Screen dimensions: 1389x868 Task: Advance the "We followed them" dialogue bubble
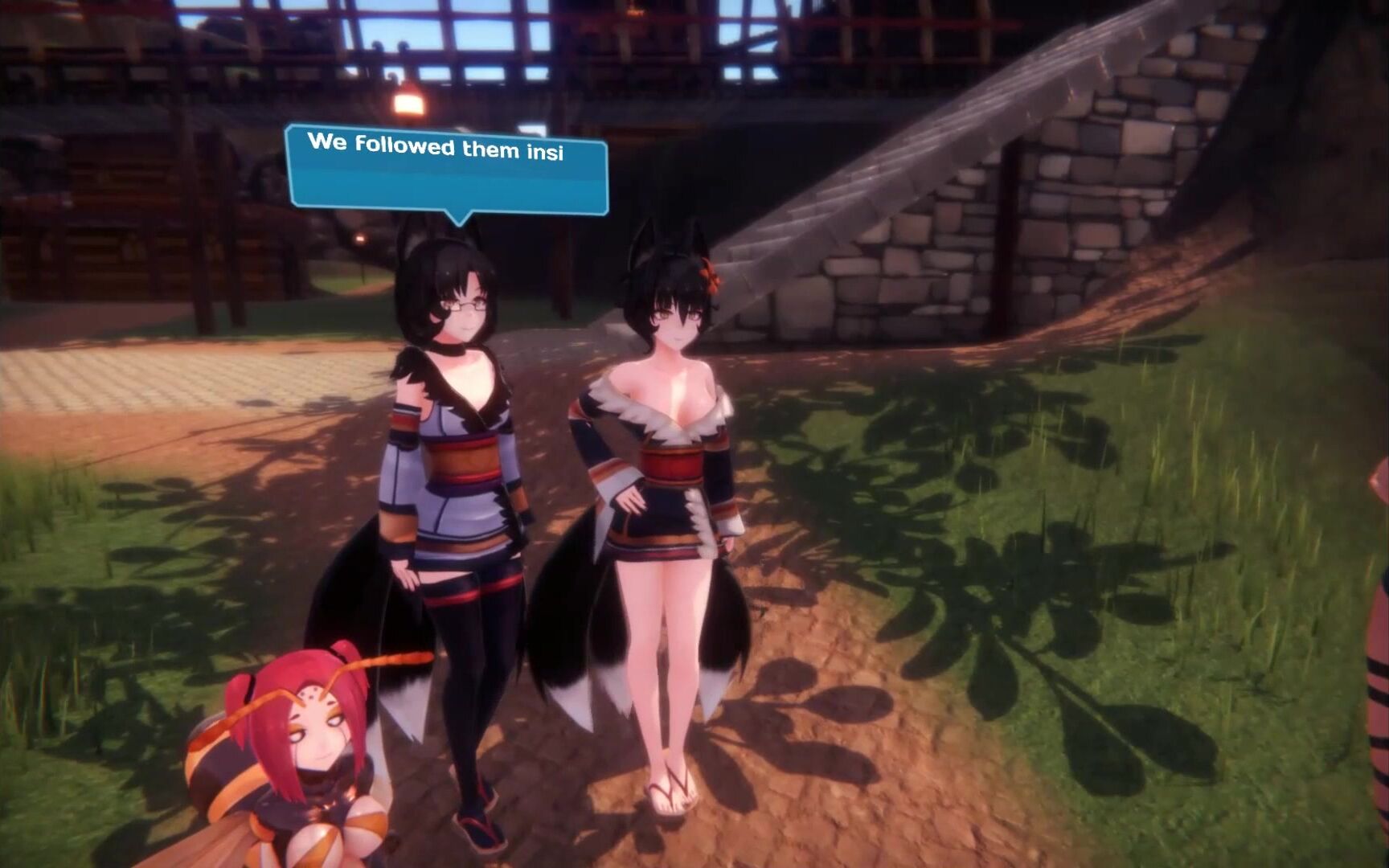(x=447, y=170)
